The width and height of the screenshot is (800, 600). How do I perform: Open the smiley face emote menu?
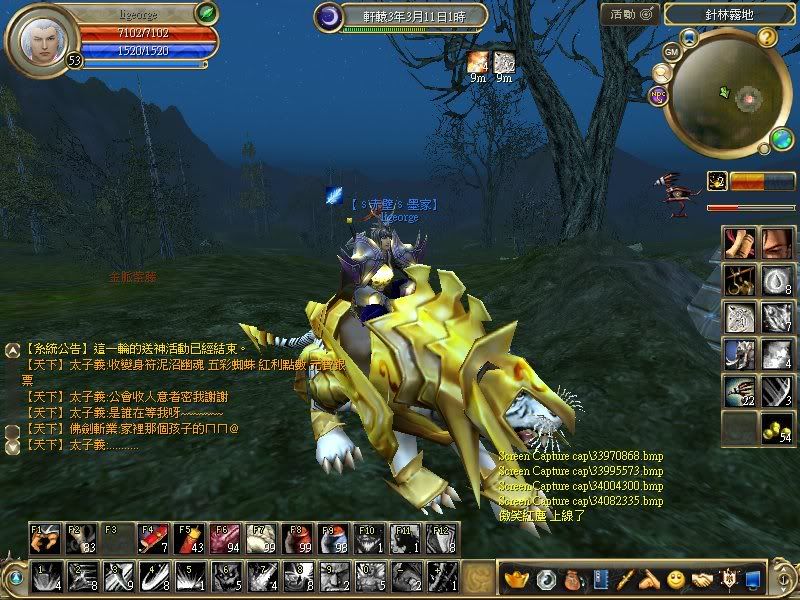click(x=676, y=579)
